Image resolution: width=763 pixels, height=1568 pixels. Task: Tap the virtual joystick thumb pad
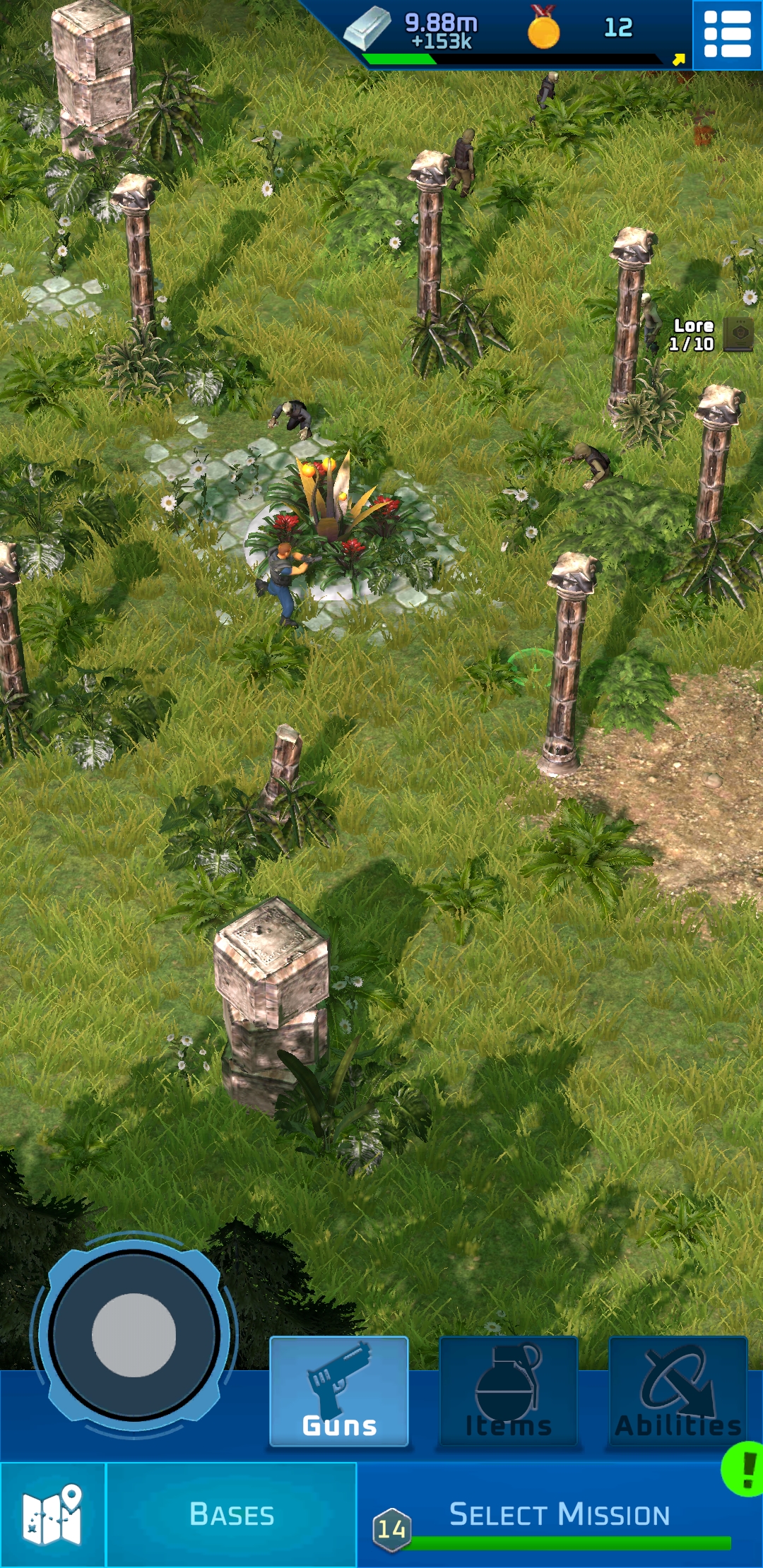coord(134,1334)
